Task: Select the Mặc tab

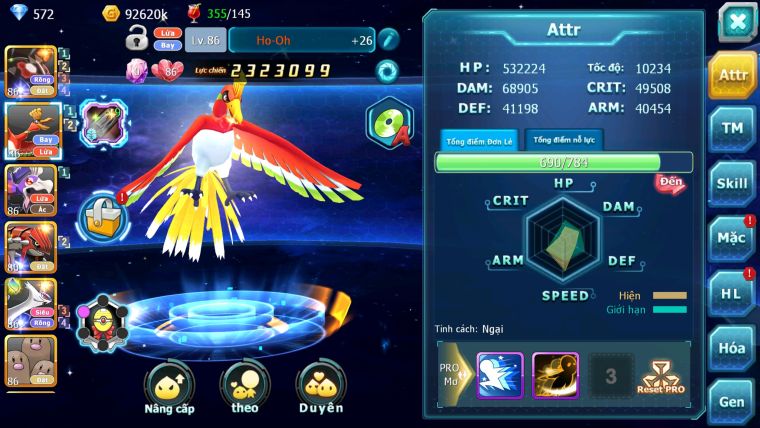Action: click(x=732, y=238)
